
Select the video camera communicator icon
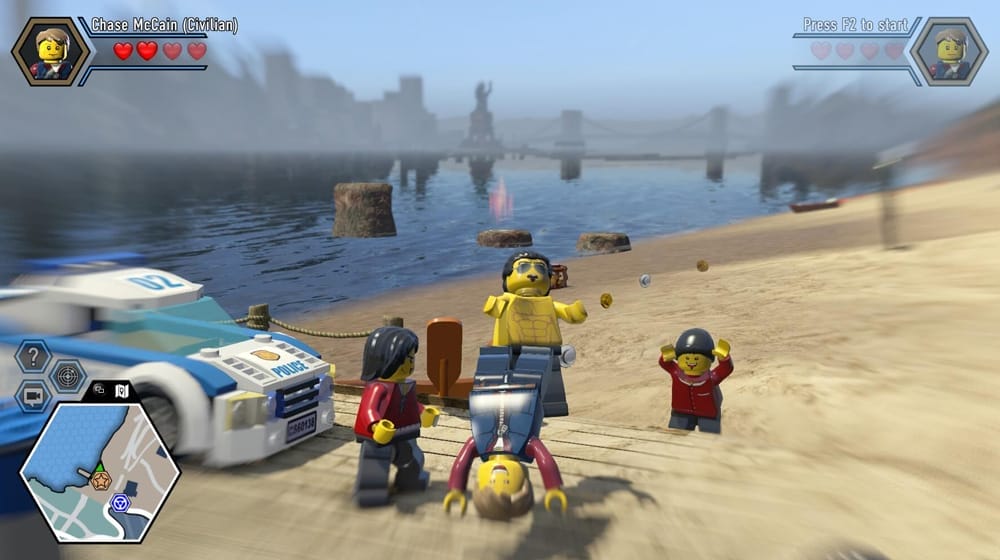click(34, 396)
